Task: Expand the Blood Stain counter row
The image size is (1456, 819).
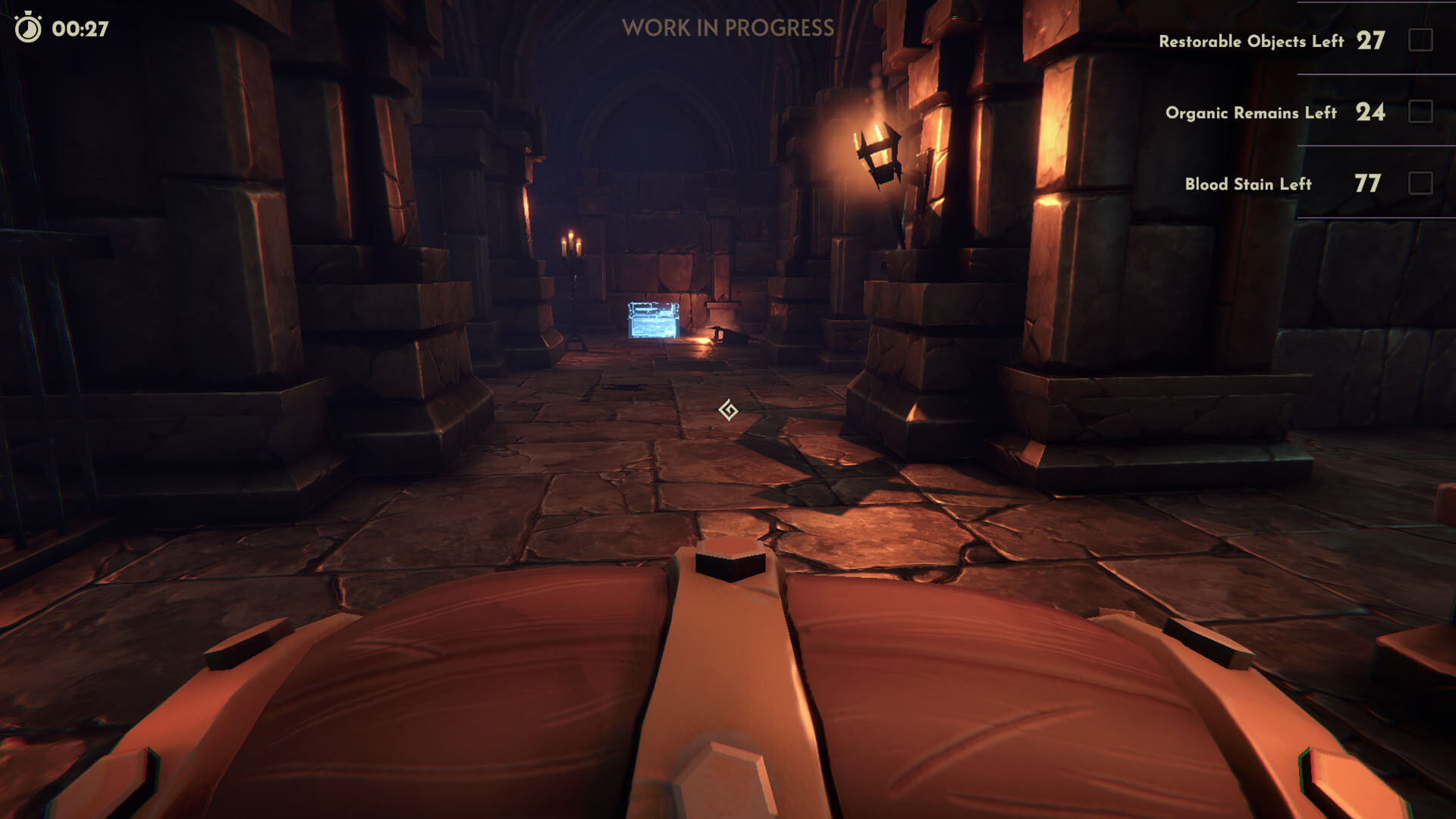Action: coord(1289,182)
